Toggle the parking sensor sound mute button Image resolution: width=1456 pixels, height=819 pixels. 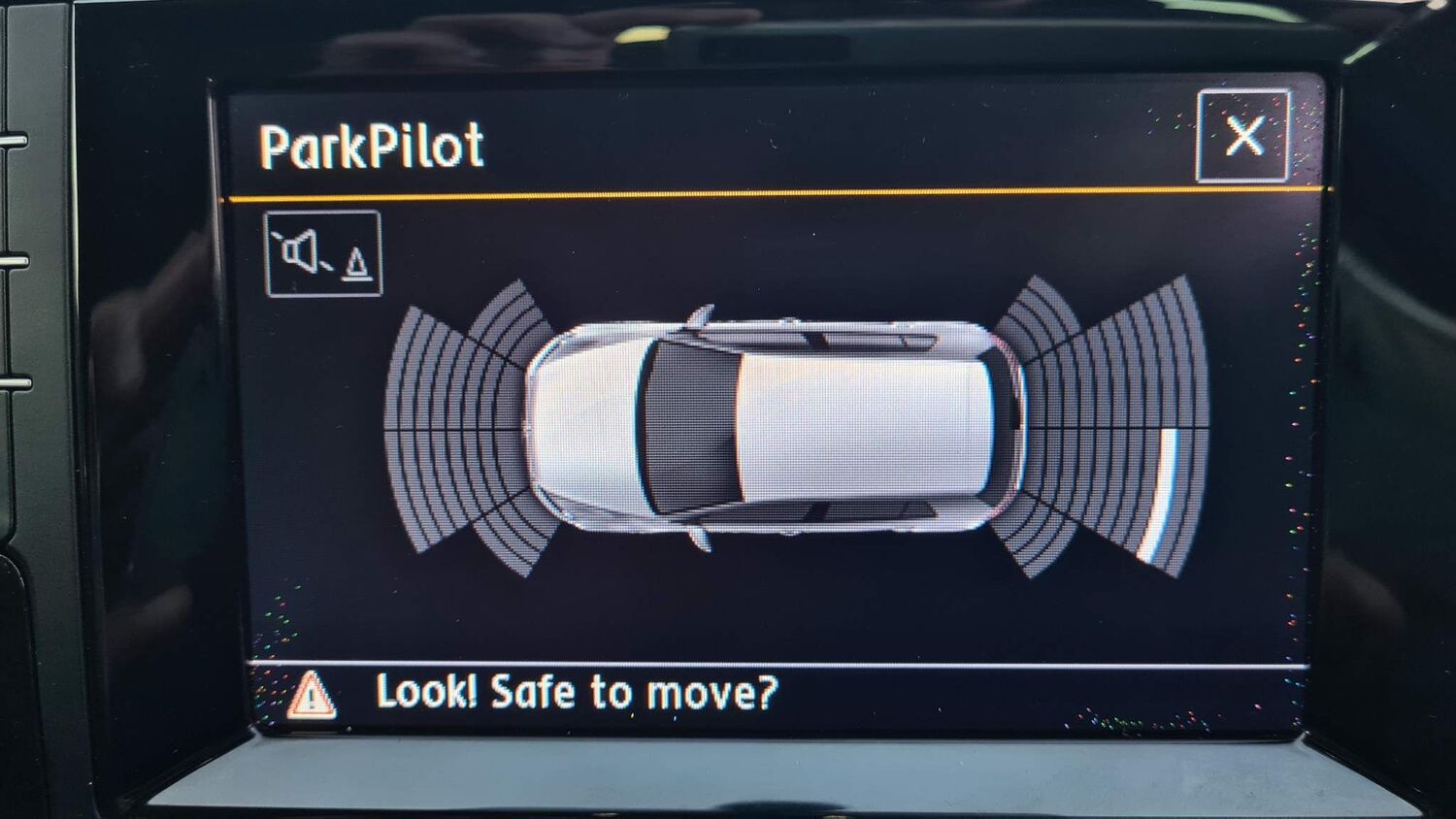[x=323, y=254]
